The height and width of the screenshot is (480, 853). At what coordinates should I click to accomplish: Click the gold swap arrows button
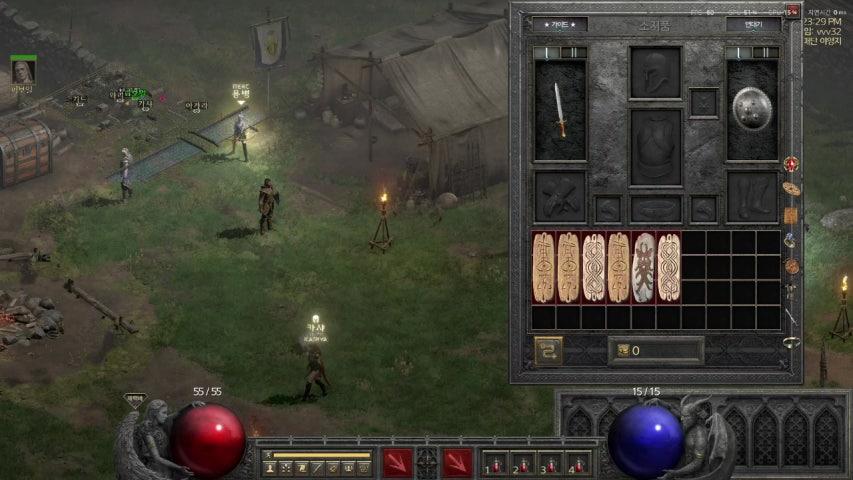[548, 351]
